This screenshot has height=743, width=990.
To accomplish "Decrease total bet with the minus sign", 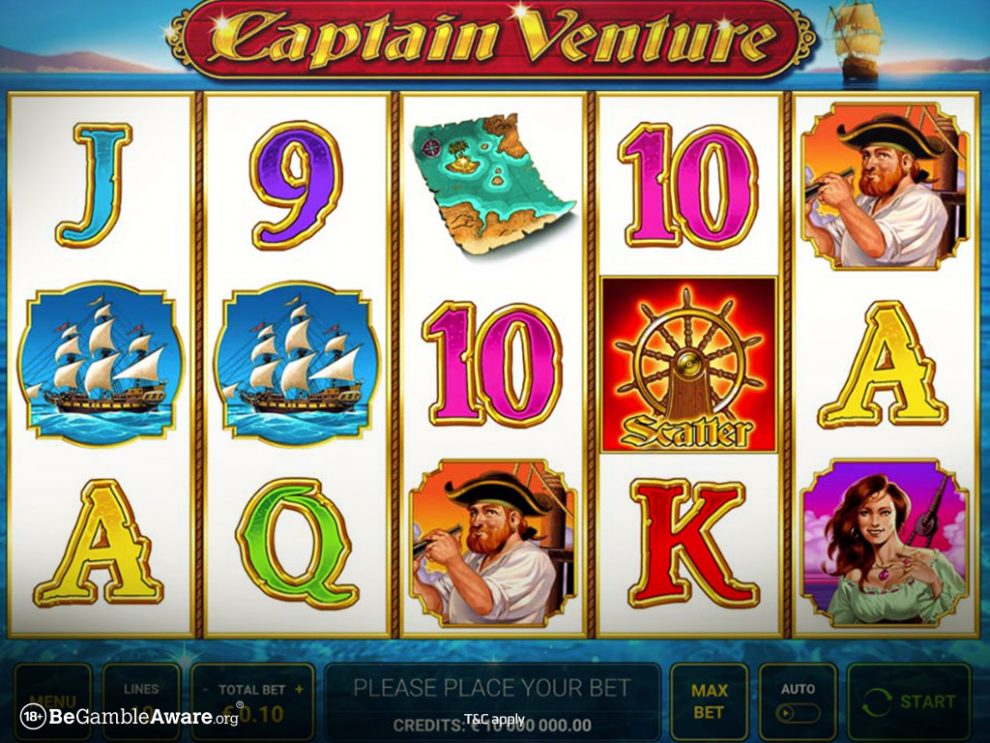I will [x=205, y=689].
